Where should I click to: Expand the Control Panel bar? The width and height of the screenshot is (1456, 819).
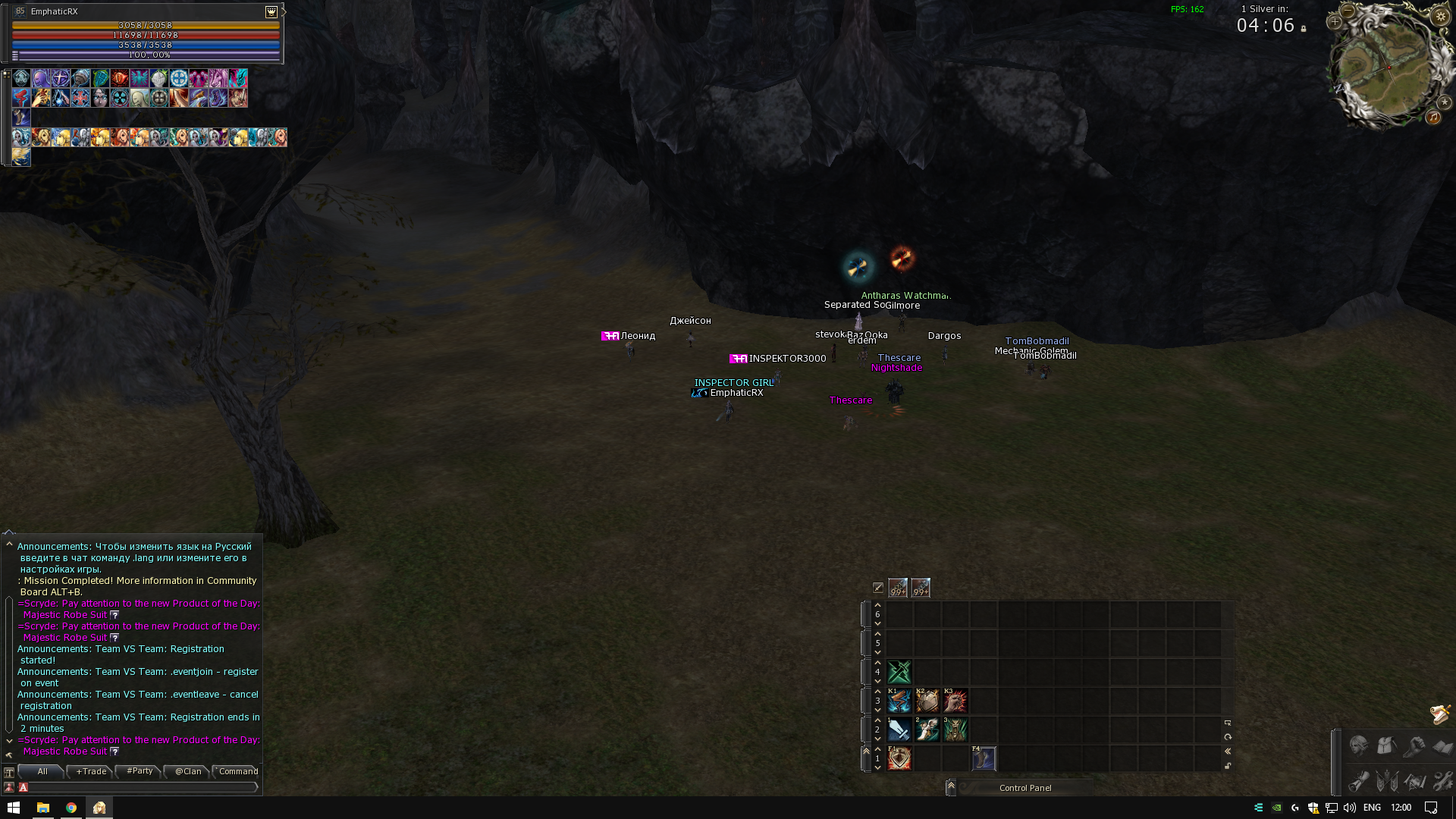[x=951, y=787]
